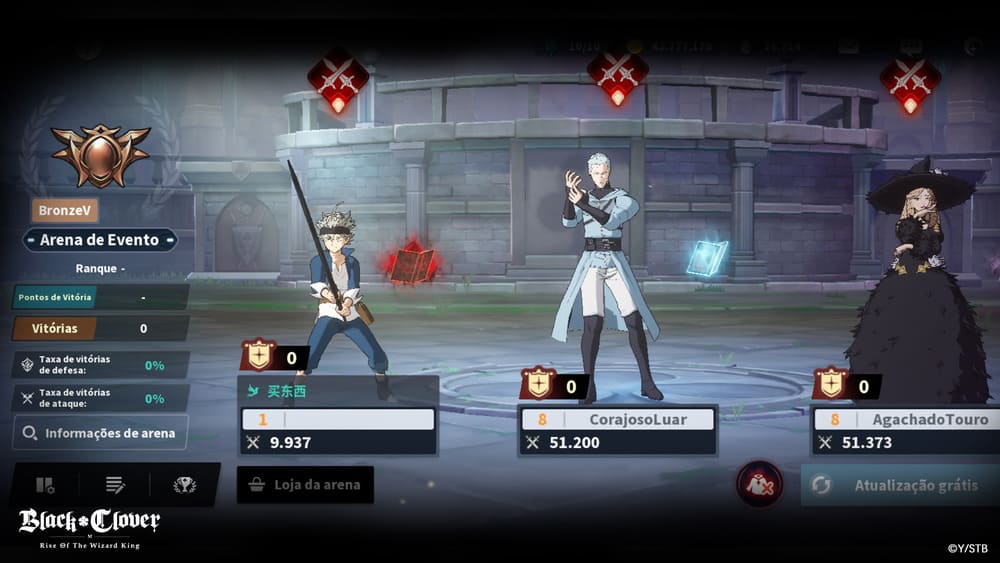View the BronzeV rank emblem
Screen dimensions: 1000x563
[x=100, y=155]
